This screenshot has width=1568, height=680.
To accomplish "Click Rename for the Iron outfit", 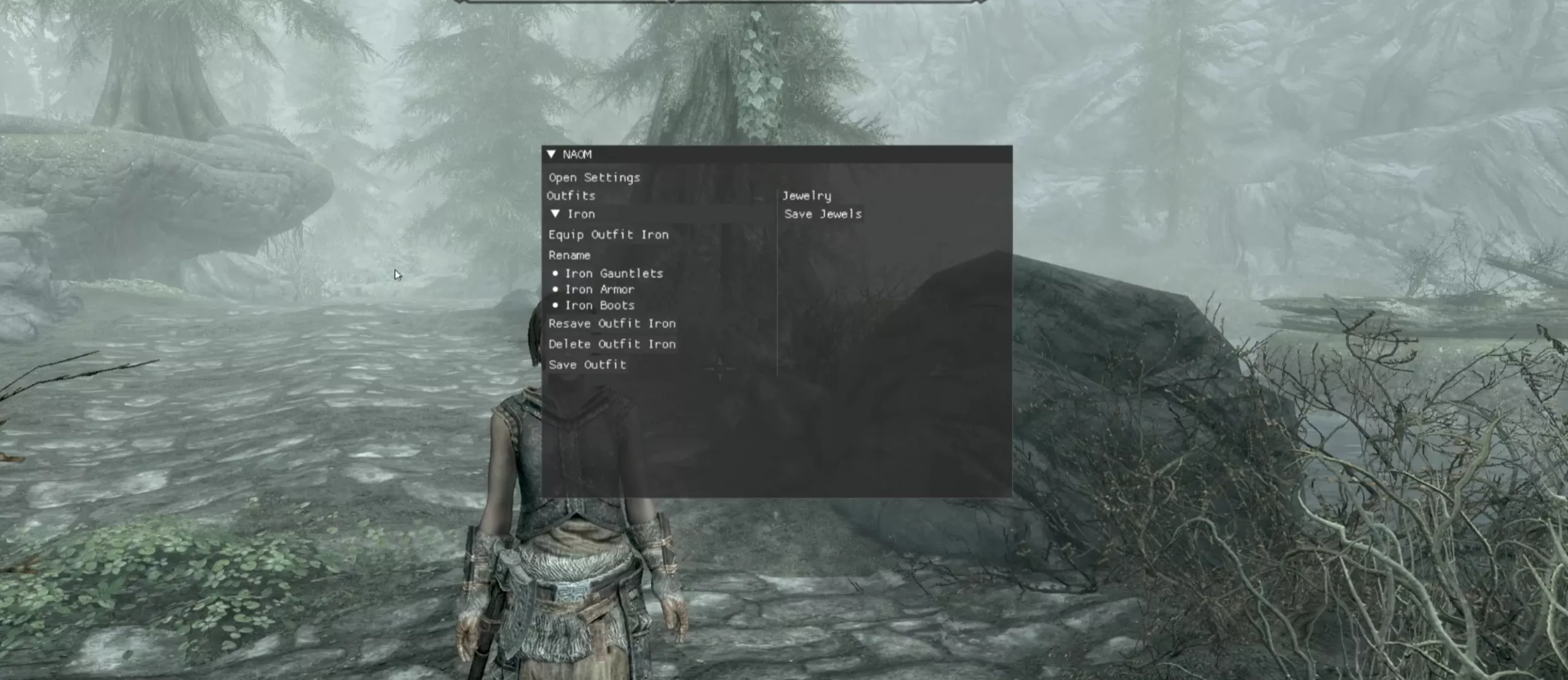I will [570, 255].
